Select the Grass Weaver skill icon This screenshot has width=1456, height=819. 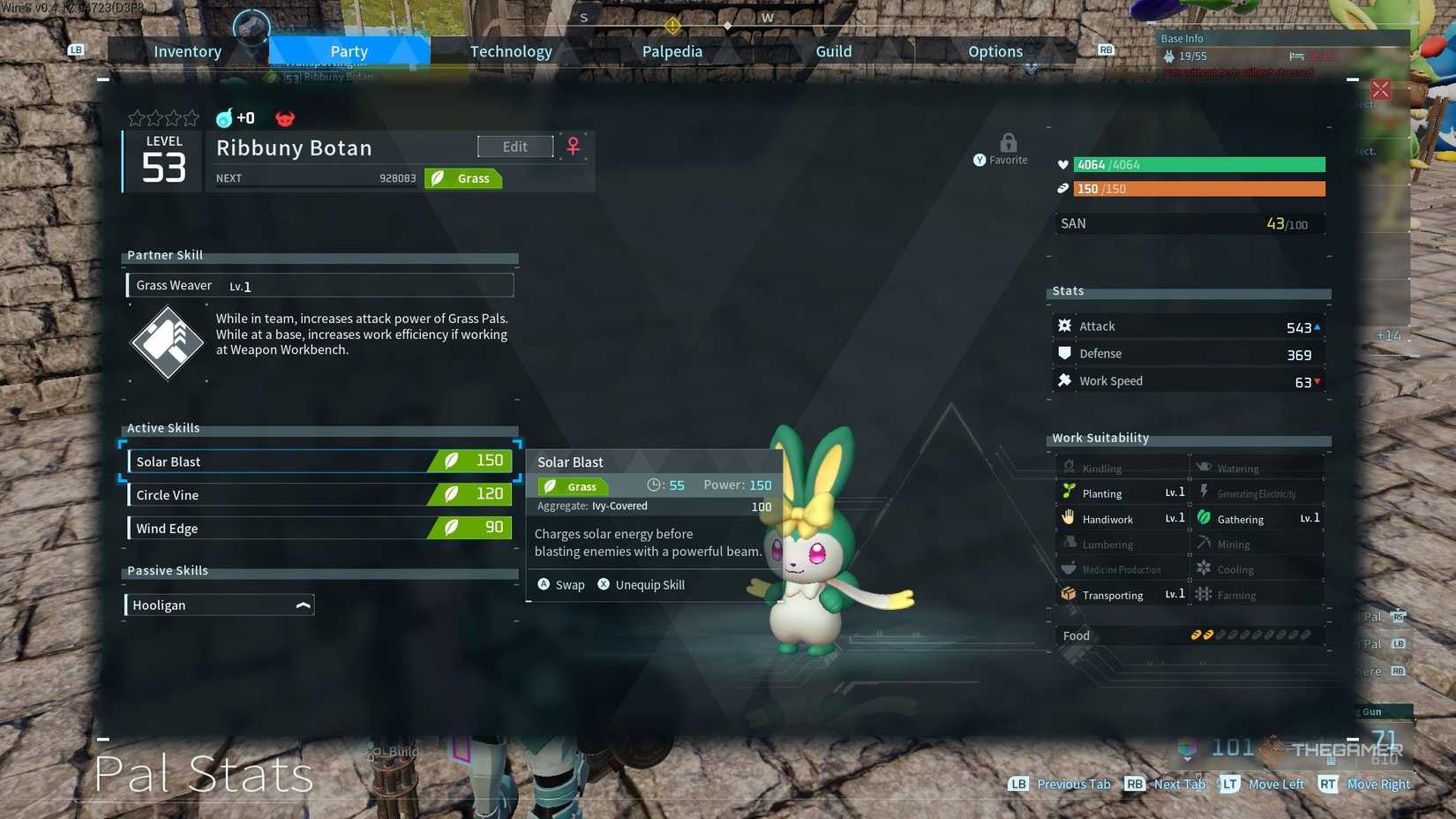[167, 342]
